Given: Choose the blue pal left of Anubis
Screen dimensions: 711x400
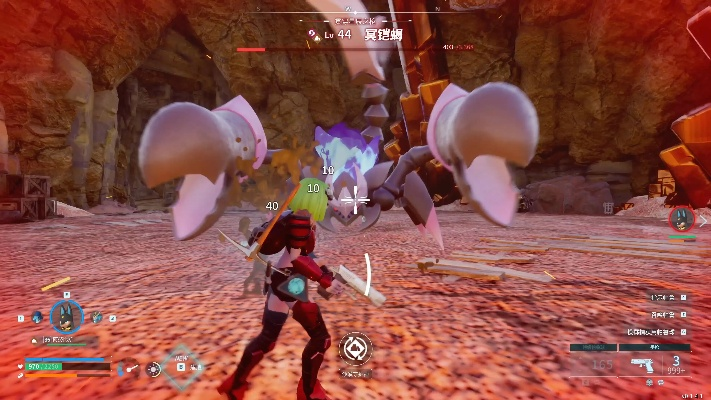Looking at the screenshot, I should (37, 318).
